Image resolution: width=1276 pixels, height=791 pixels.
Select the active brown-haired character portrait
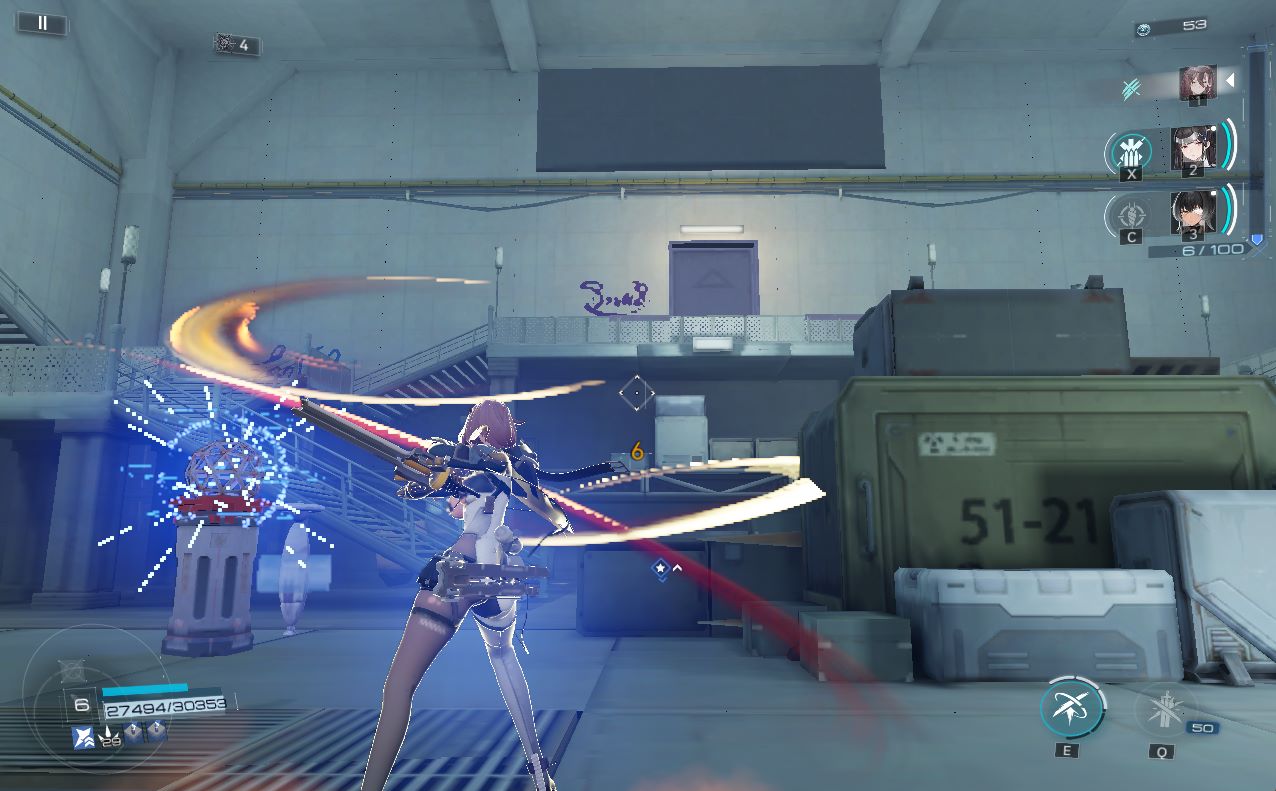pyautogui.click(x=1197, y=83)
